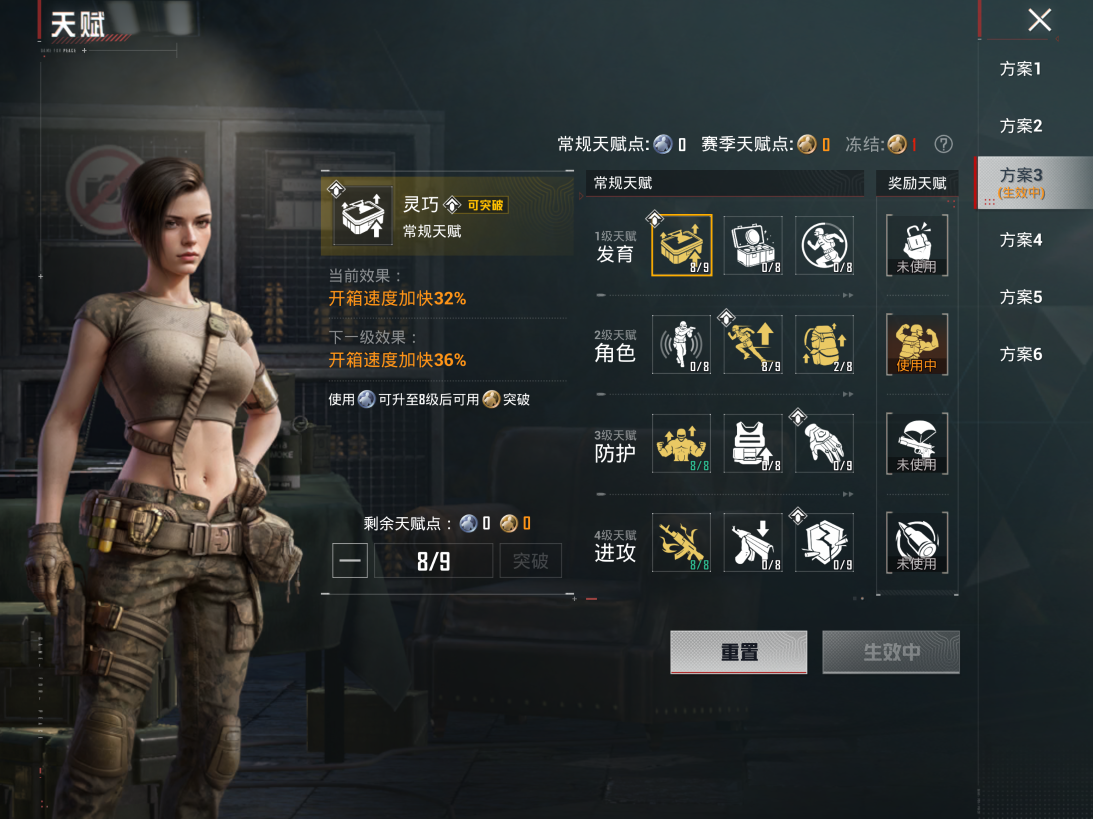
Task: Choose the glove talent in 防护 row
Action: click(x=825, y=443)
